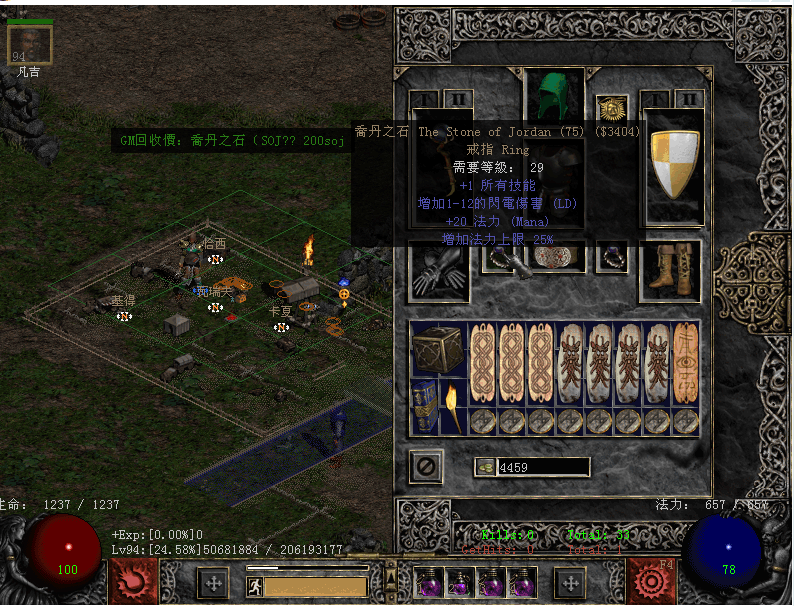Select the sun amulet slot
Viewport: 794px width, 606px height.
[x=611, y=107]
